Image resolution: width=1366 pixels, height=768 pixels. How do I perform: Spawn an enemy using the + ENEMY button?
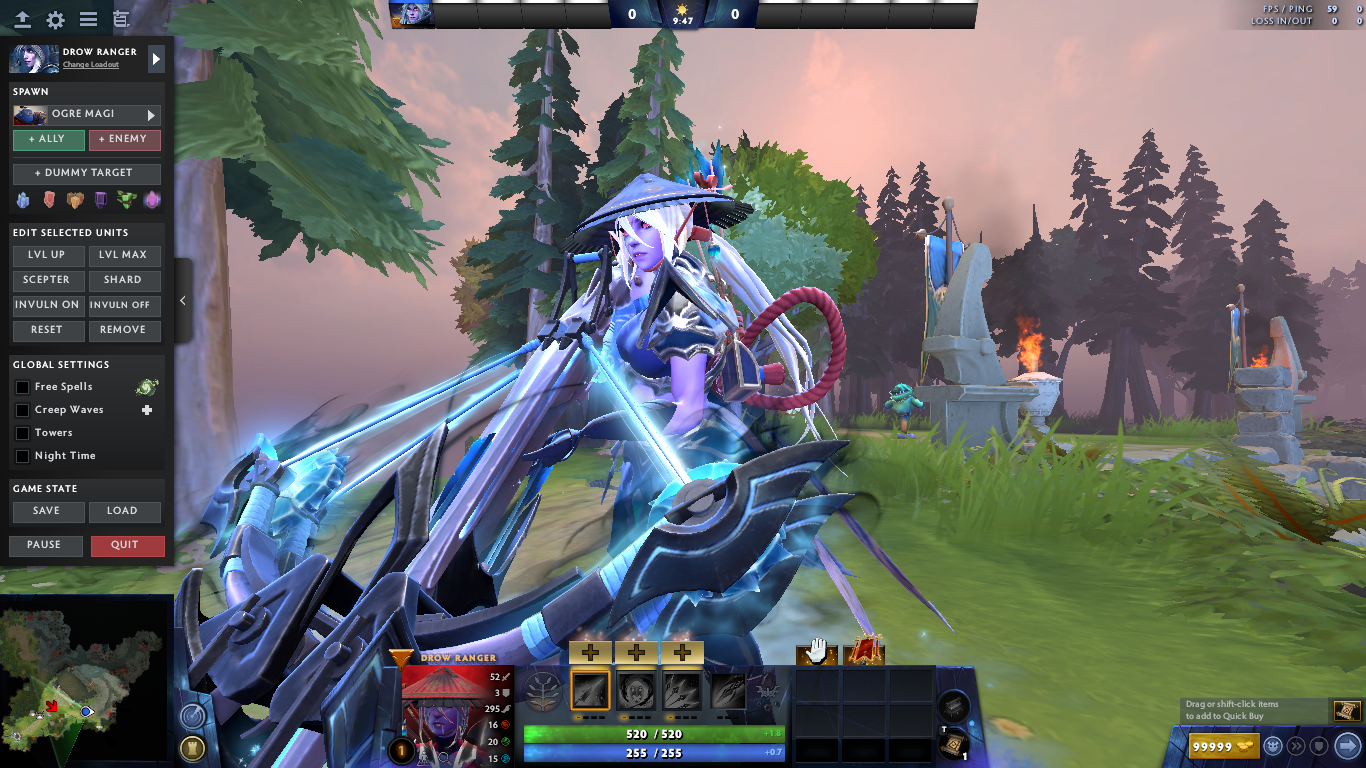click(x=124, y=139)
